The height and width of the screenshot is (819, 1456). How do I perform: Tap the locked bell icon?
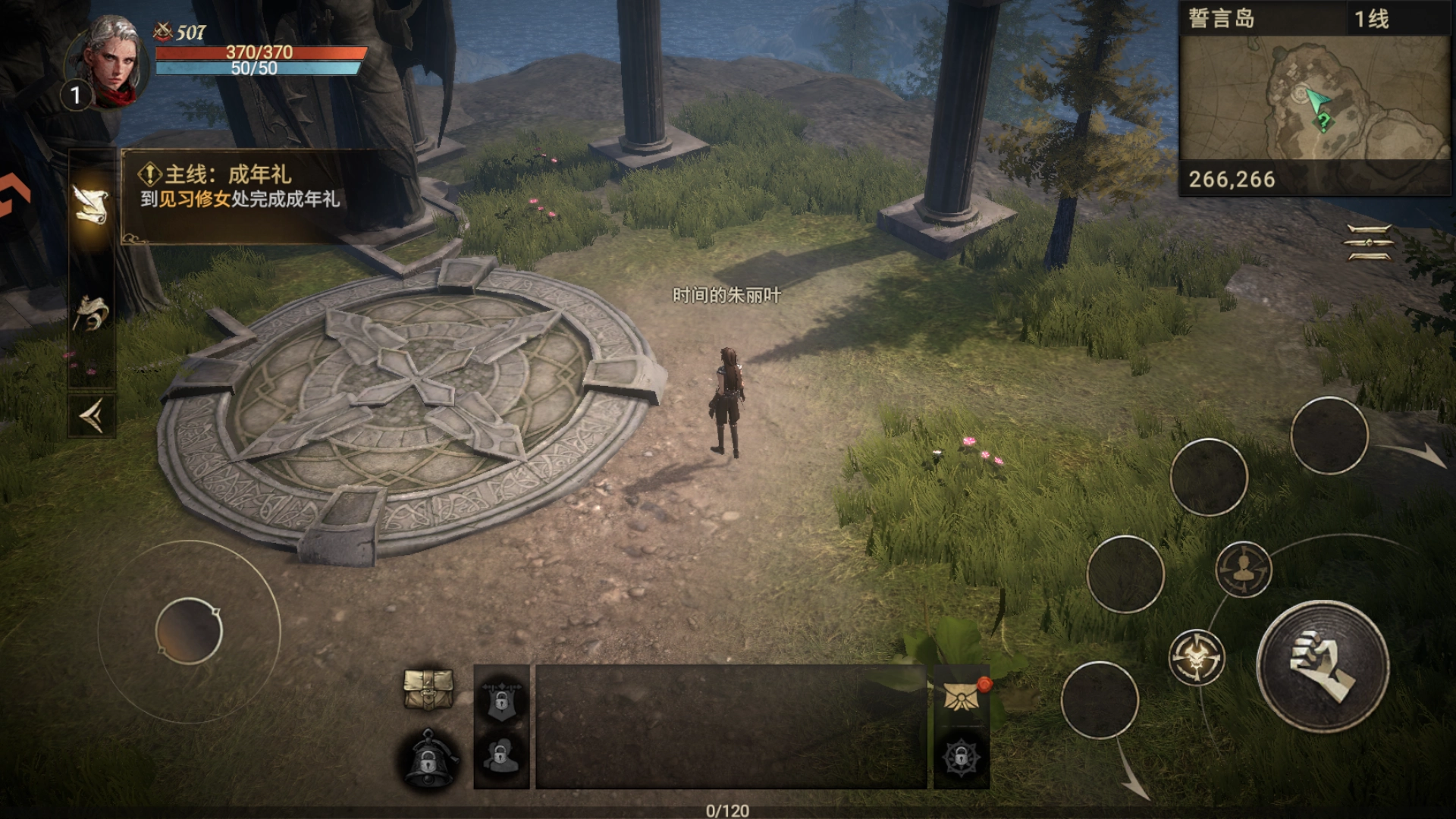tap(428, 758)
